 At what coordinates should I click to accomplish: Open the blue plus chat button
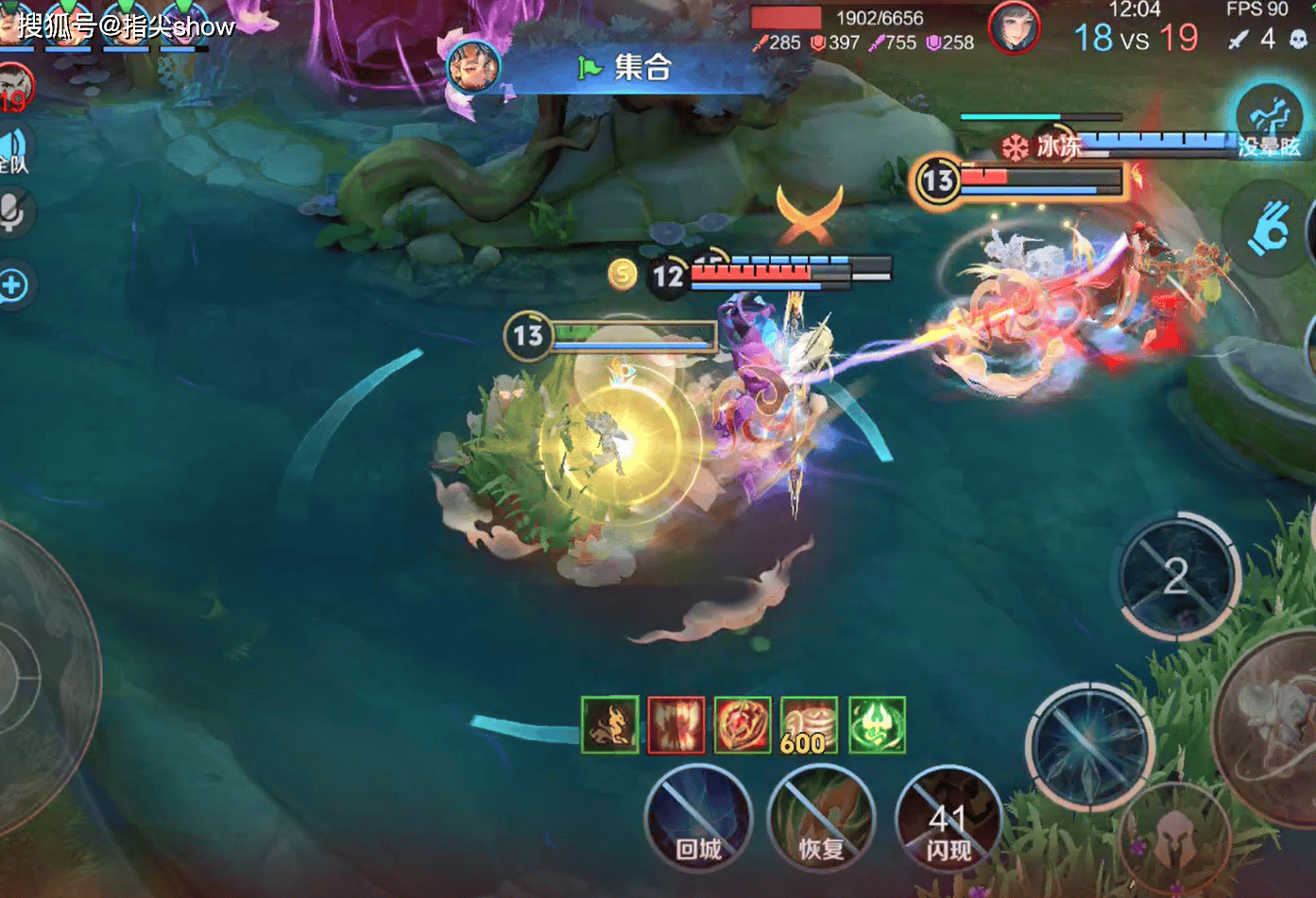pyautogui.click(x=14, y=285)
